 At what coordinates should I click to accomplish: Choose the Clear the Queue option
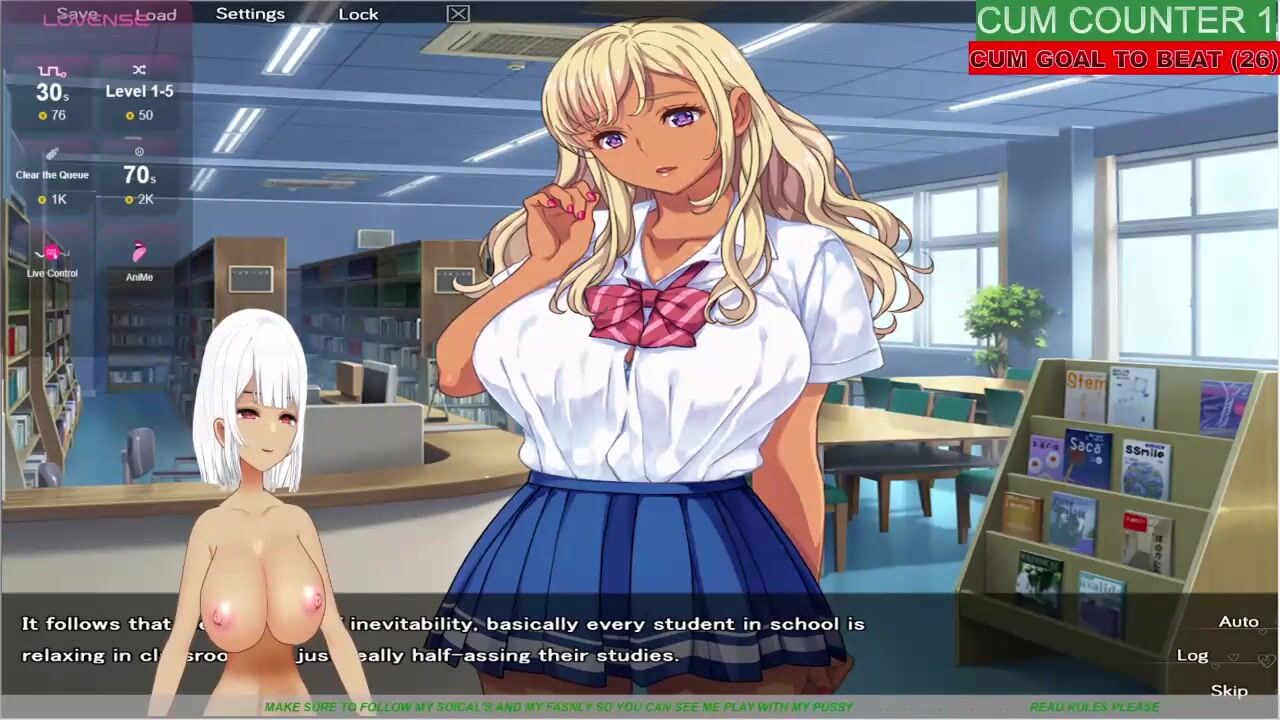pos(52,175)
